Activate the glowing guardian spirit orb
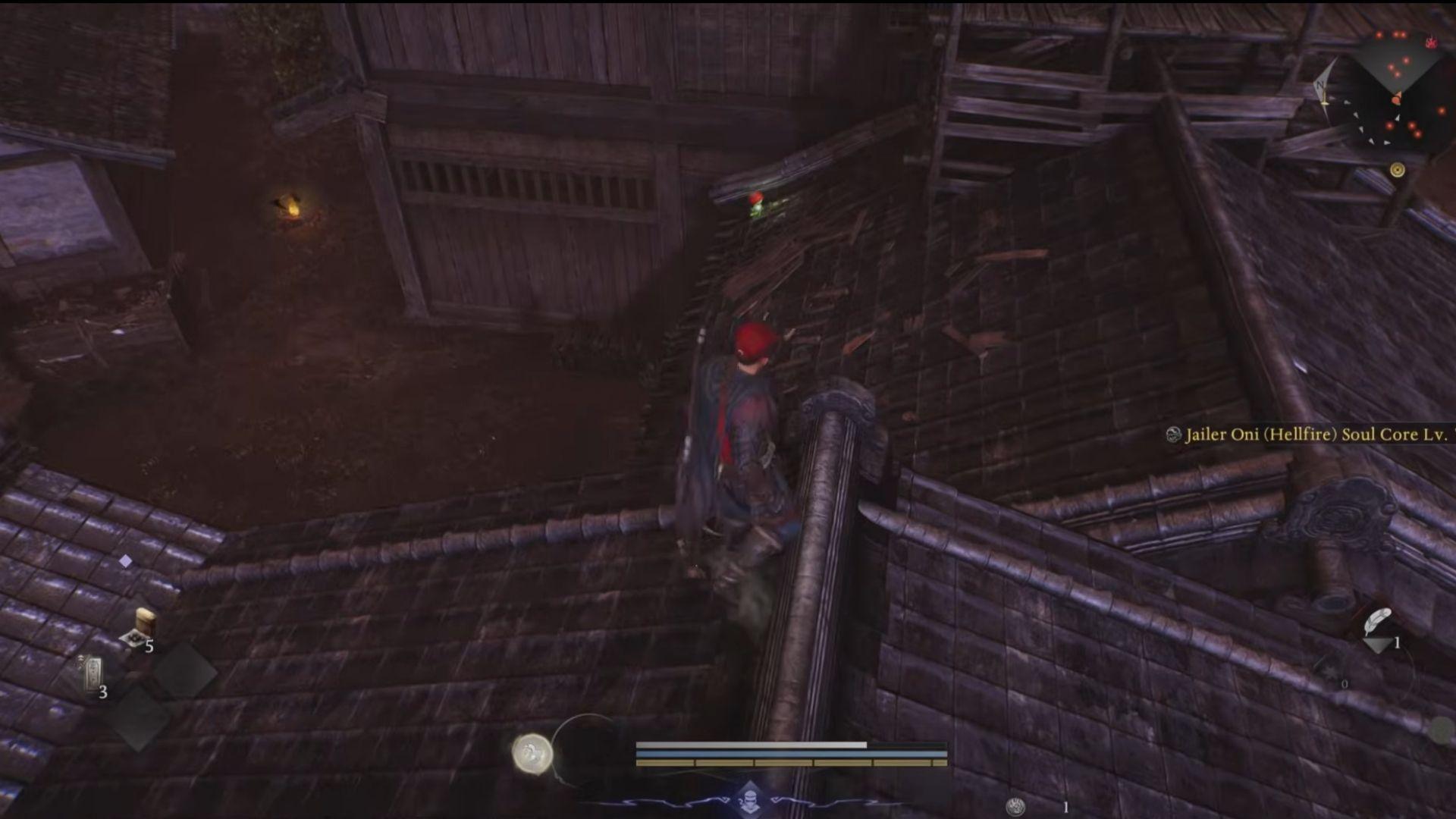1456x819 pixels. (x=532, y=754)
